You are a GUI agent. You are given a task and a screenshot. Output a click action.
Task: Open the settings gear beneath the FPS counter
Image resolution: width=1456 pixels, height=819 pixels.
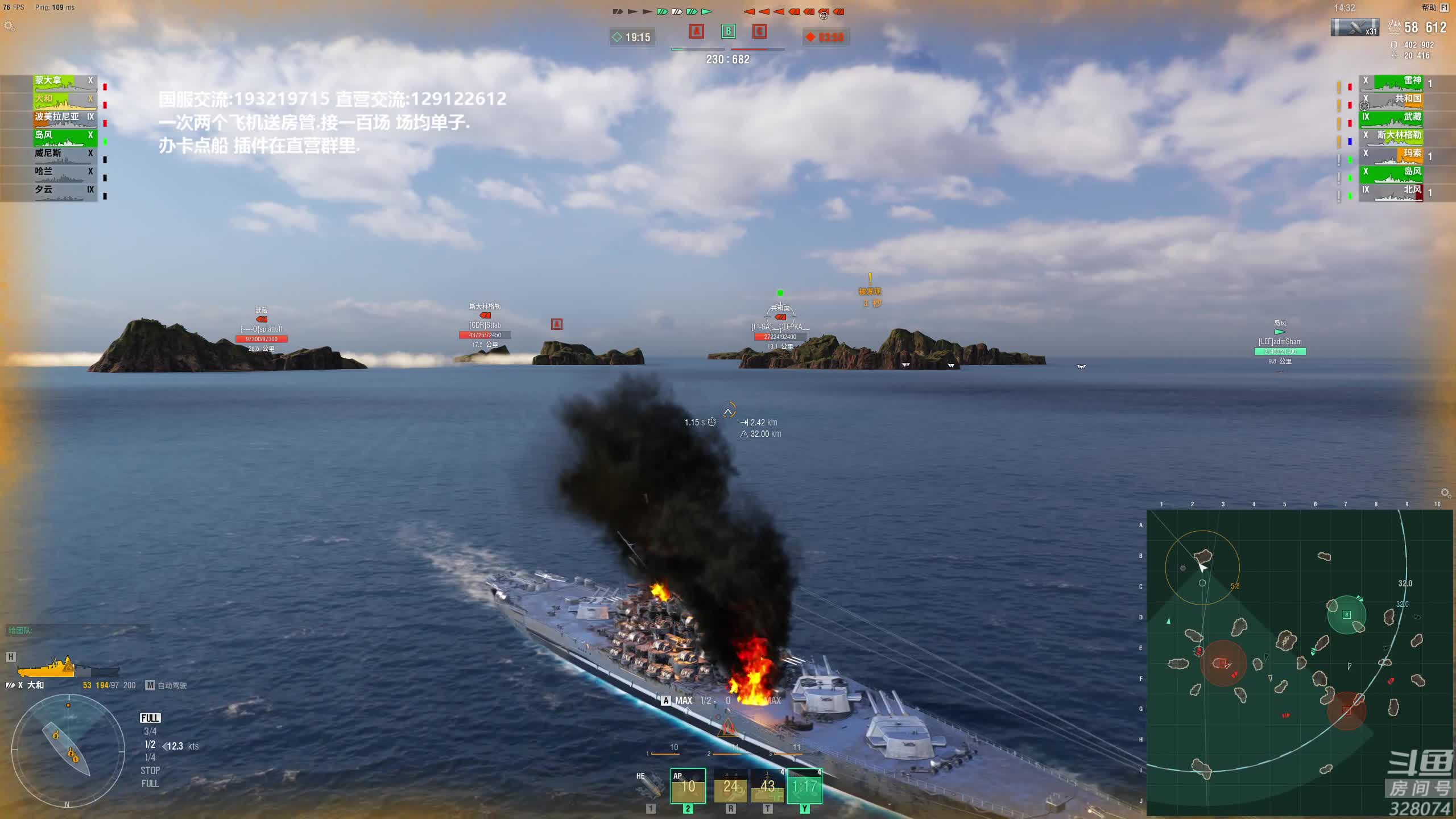point(9,26)
